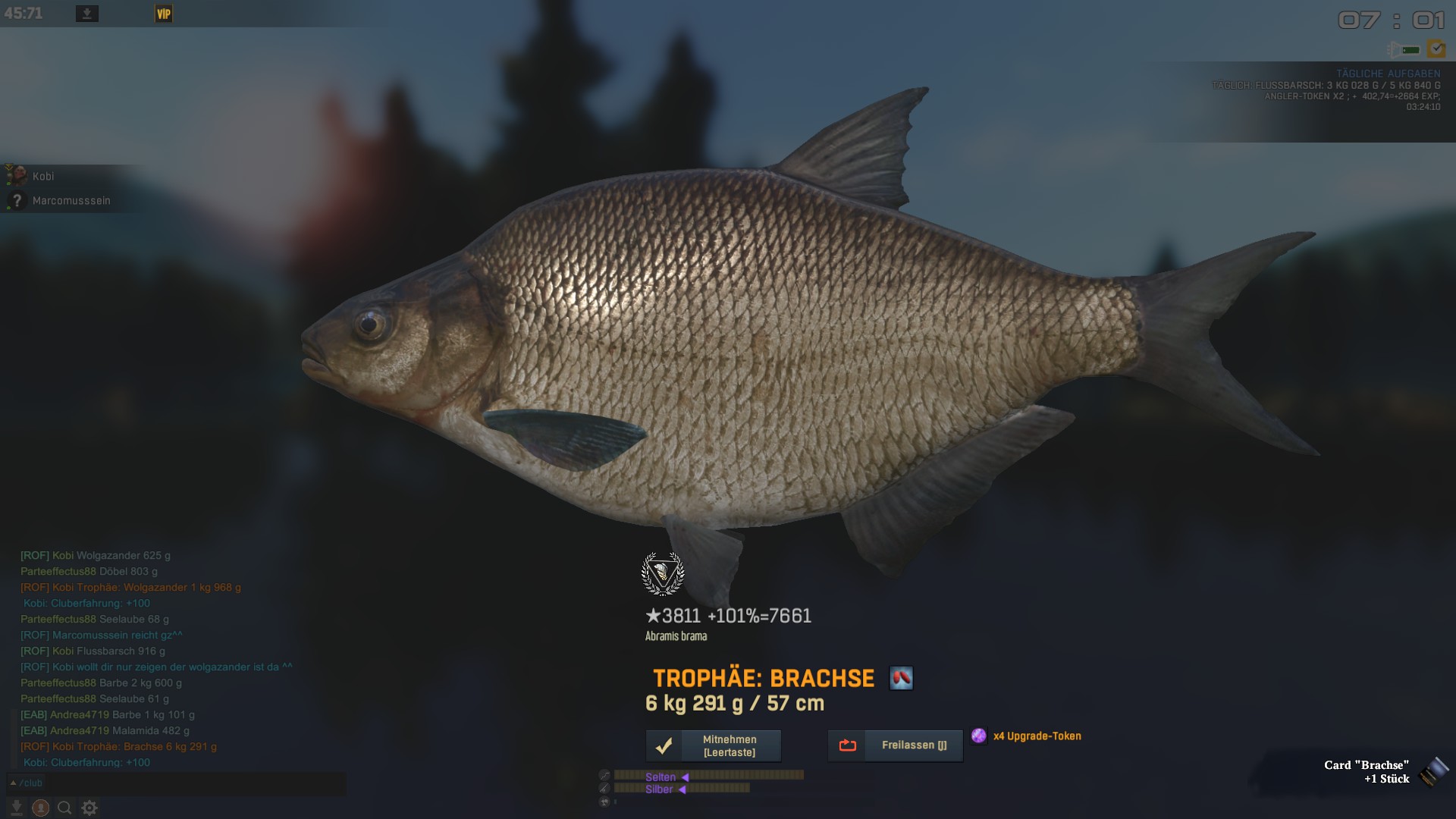Select Kobi in the player list
The height and width of the screenshot is (819, 1456).
[x=43, y=176]
